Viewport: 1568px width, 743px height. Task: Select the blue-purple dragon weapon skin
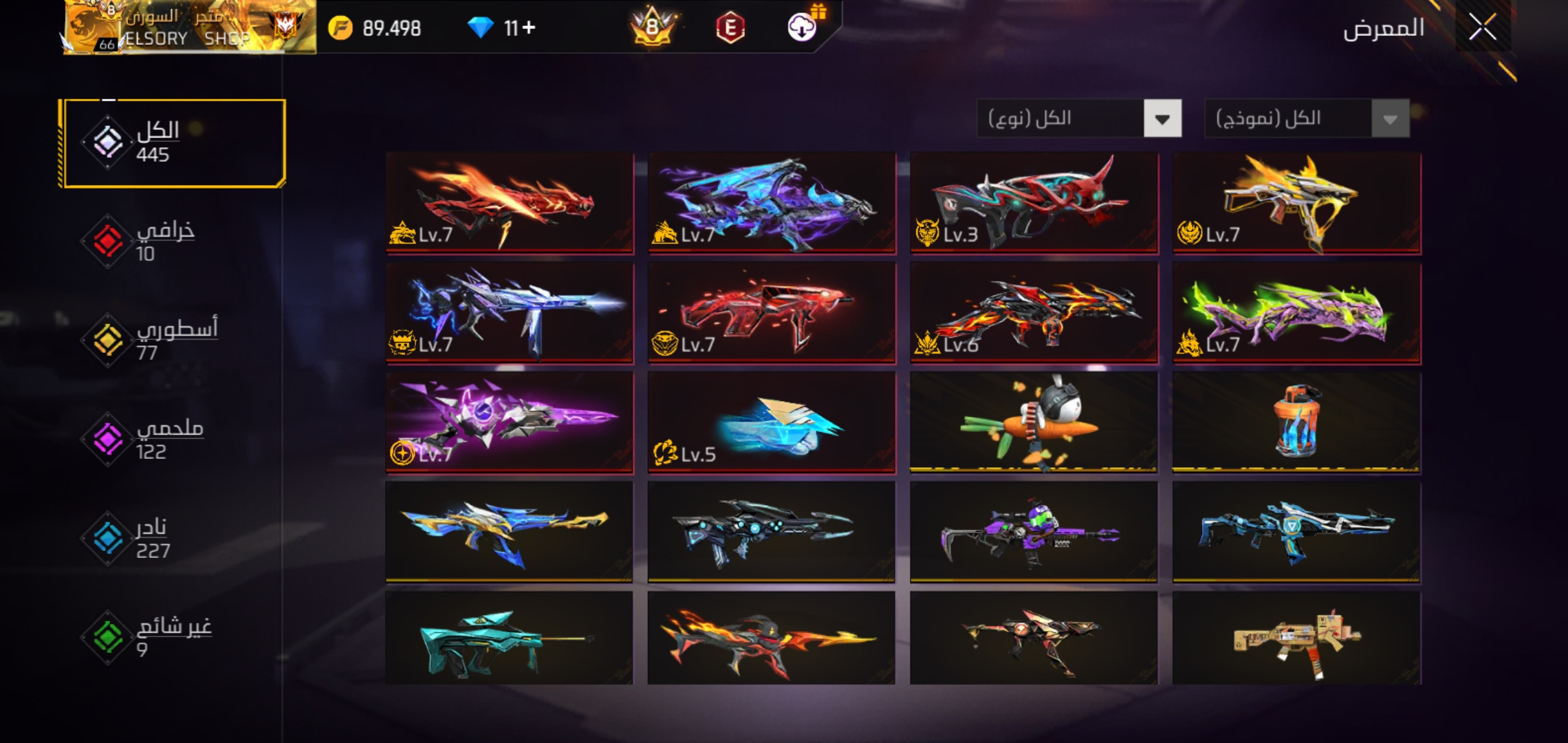772,202
